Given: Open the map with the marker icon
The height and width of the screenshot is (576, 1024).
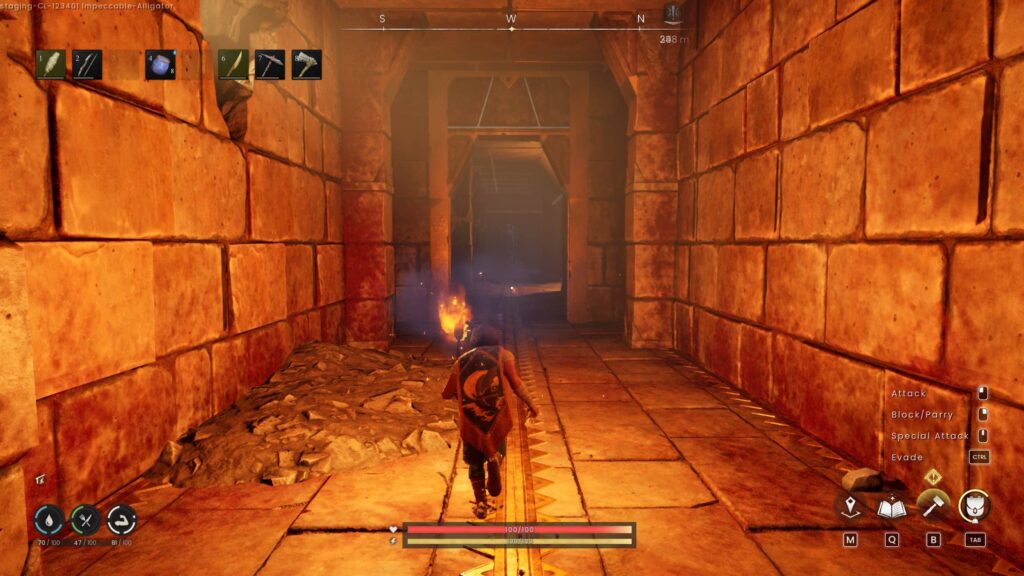Looking at the screenshot, I should click(850, 508).
